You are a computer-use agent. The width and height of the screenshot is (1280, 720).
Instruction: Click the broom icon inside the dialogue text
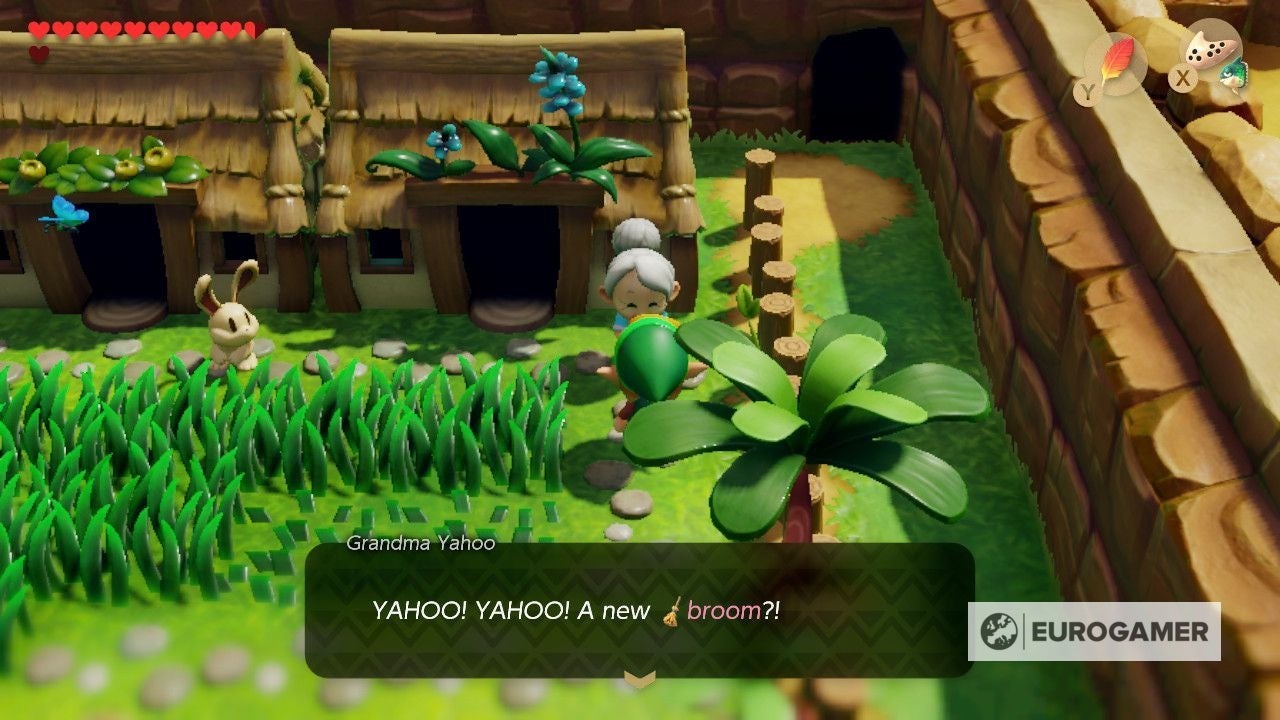coord(671,612)
